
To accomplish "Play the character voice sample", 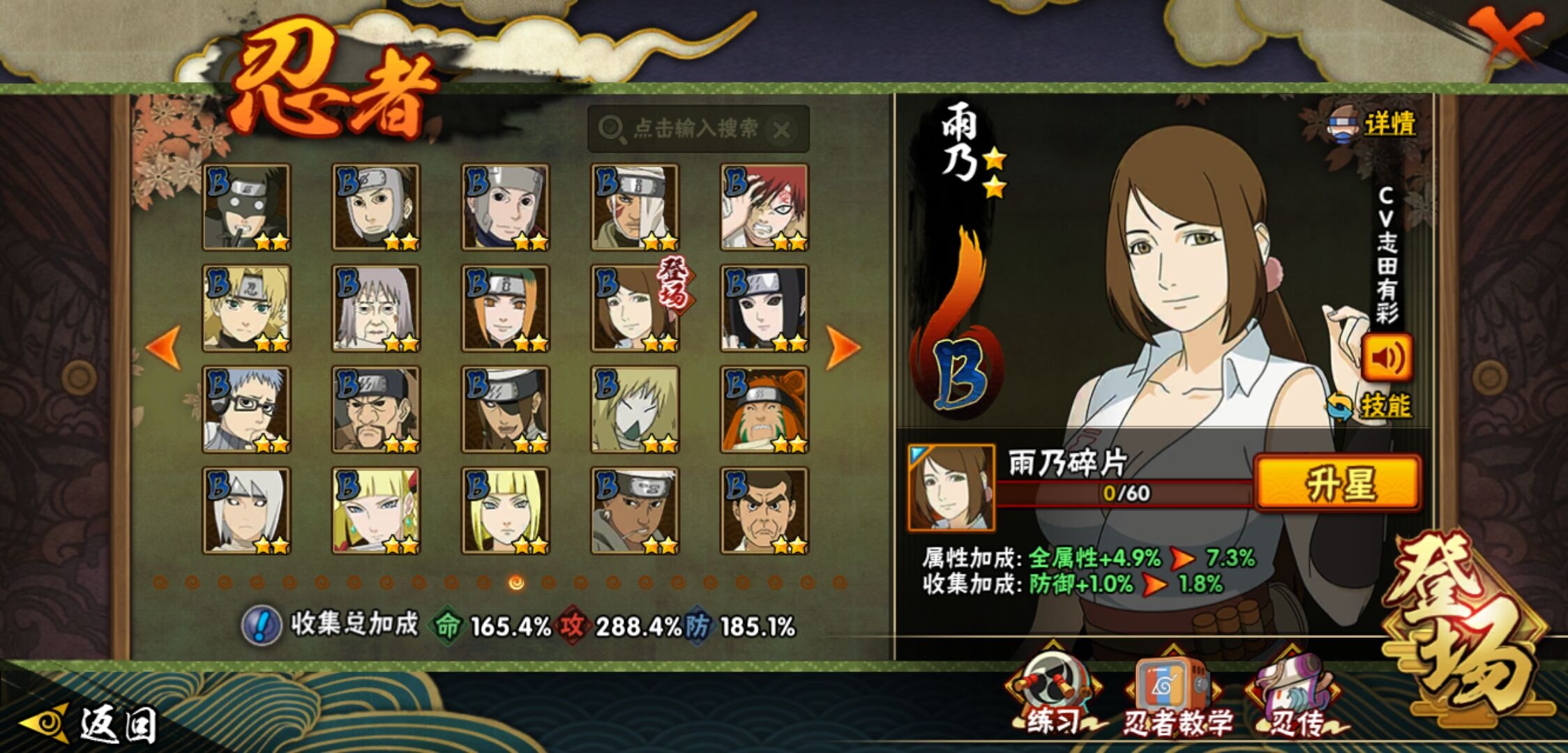I will 1387,358.
